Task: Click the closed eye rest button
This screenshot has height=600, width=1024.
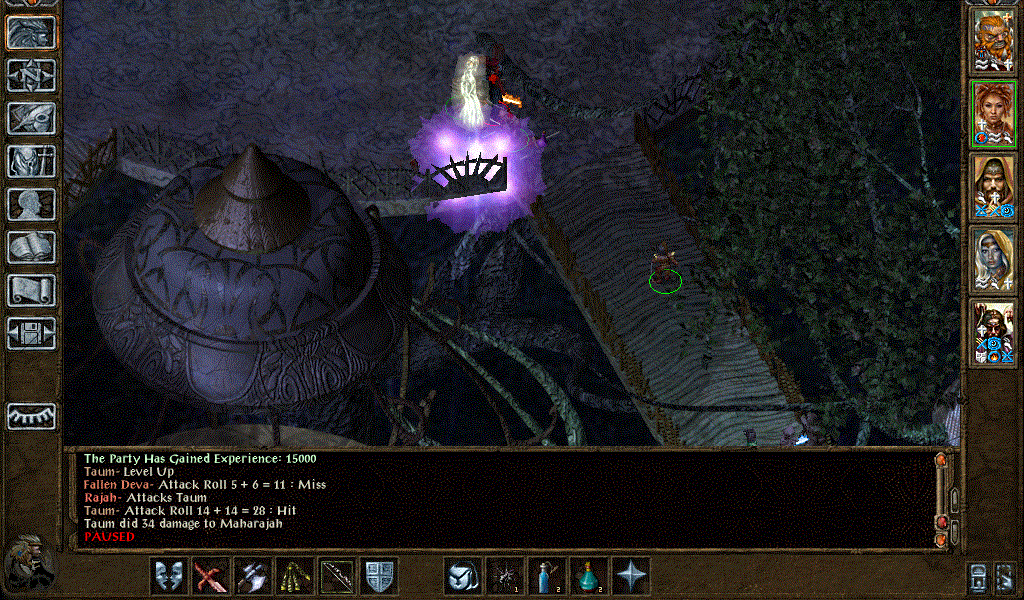Action: click(32, 416)
